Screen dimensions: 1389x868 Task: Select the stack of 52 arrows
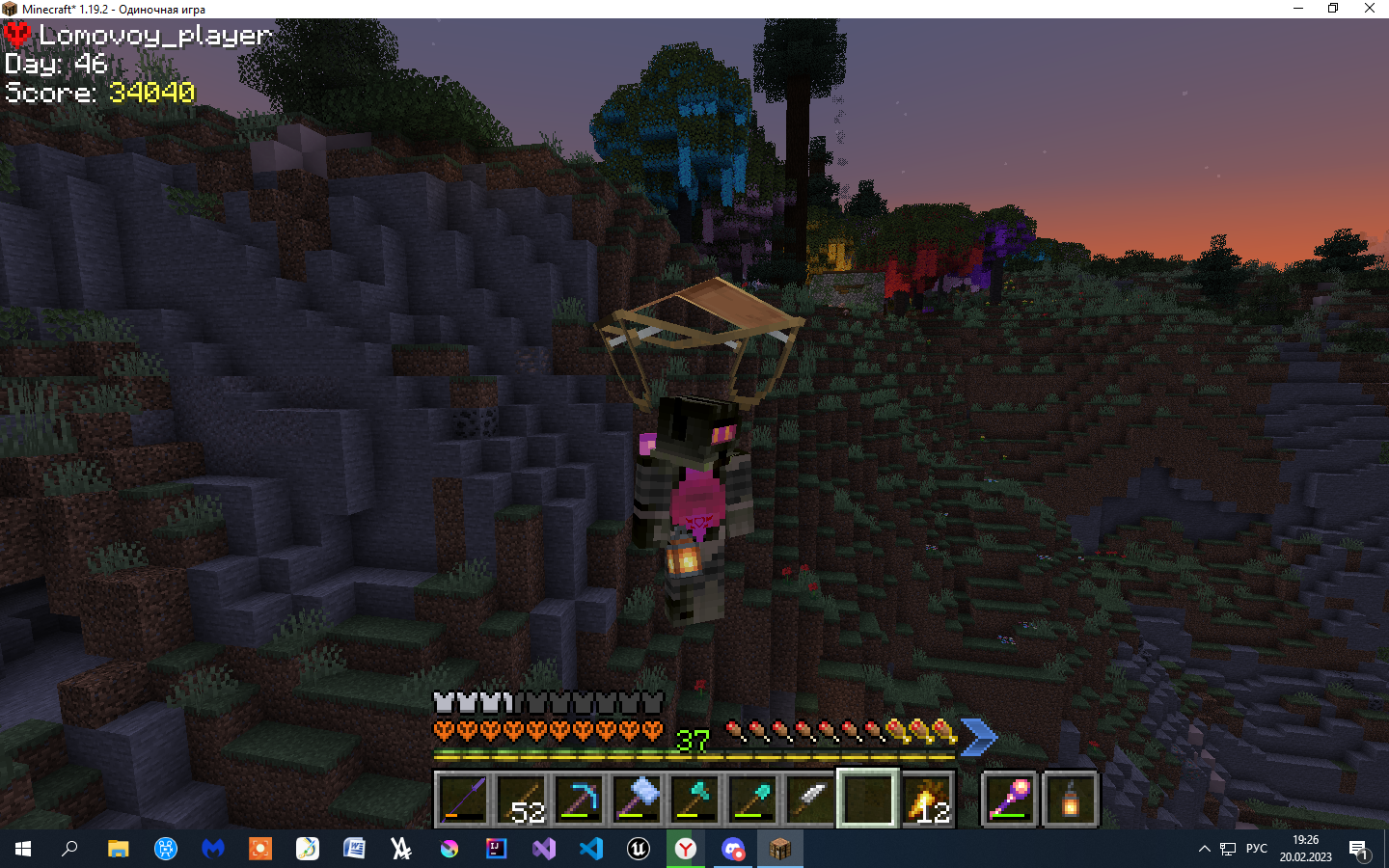(x=520, y=798)
